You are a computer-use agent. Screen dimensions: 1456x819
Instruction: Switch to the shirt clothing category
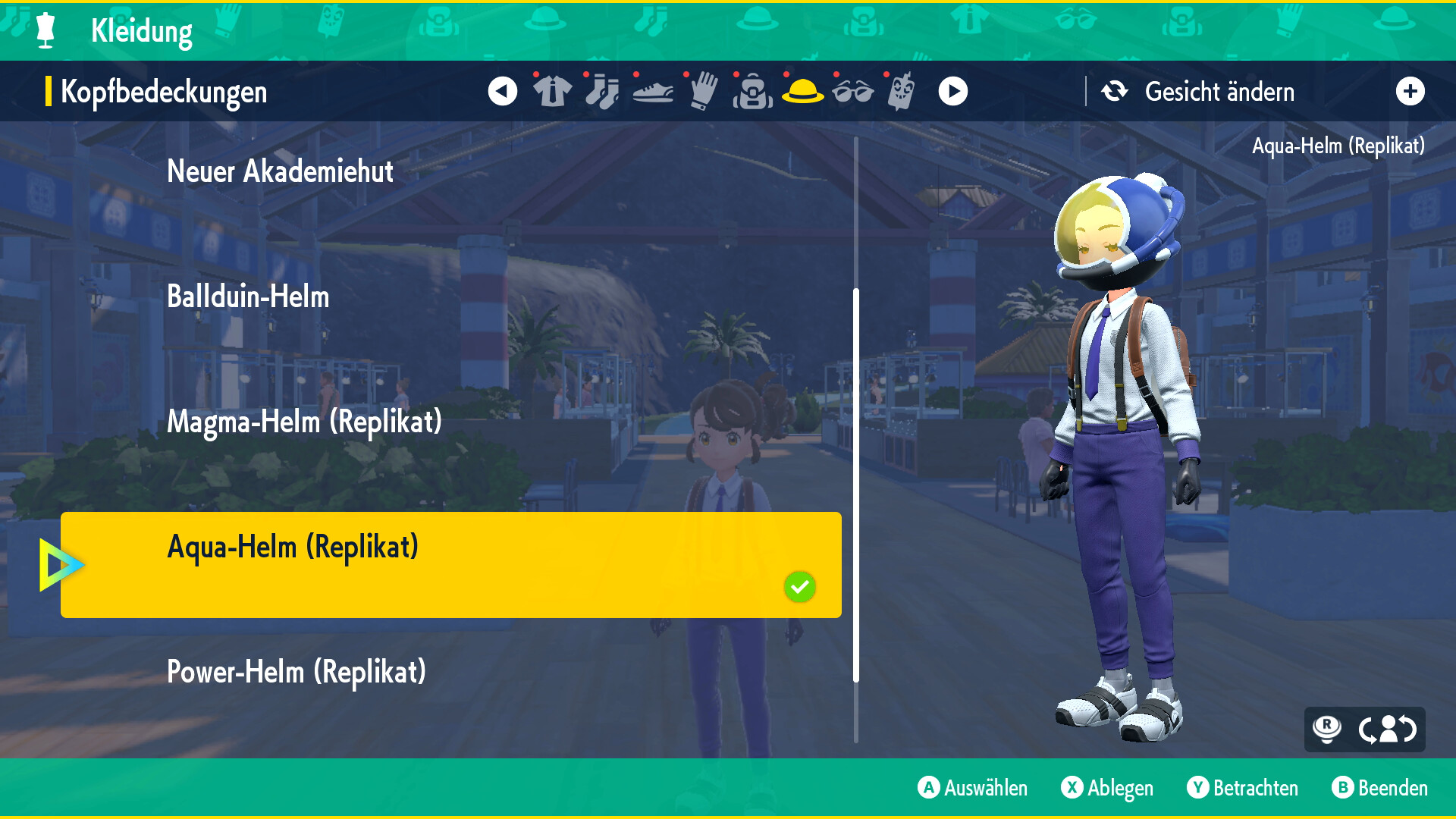(552, 92)
